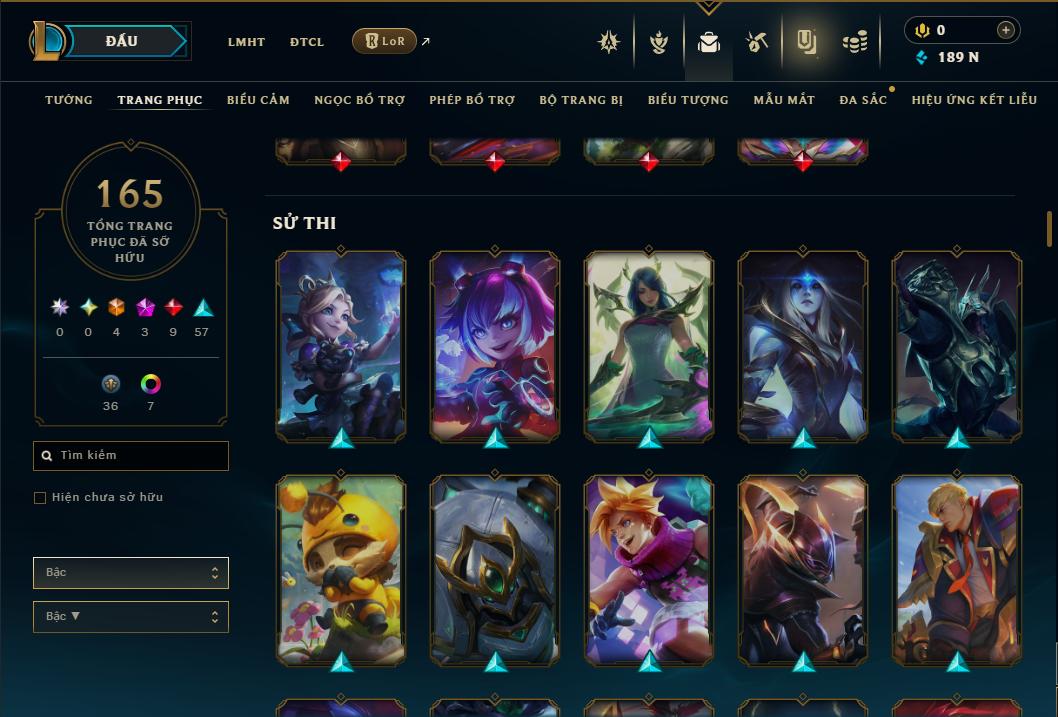Go to the BỘ TRANG BỊ tab
The height and width of the screenshot is (717, 1058).
[581, 100]
